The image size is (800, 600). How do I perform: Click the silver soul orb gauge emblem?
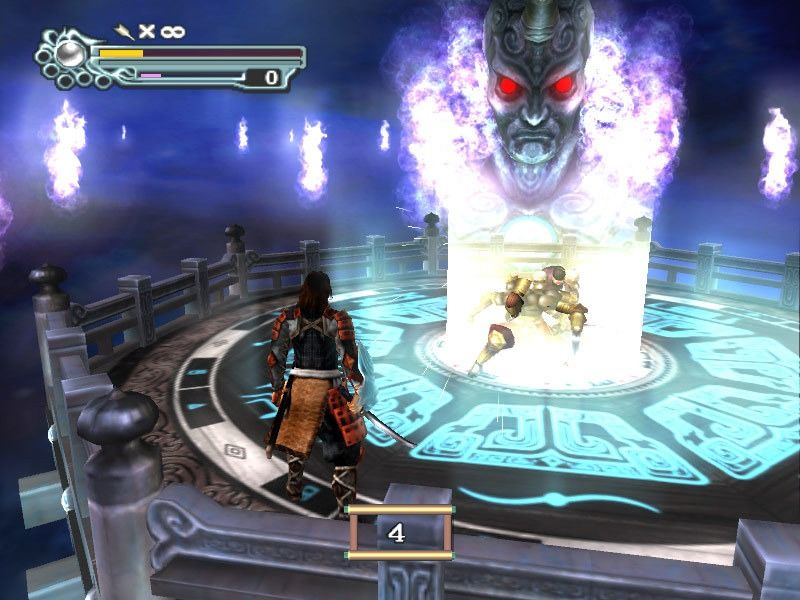point(68,52)
